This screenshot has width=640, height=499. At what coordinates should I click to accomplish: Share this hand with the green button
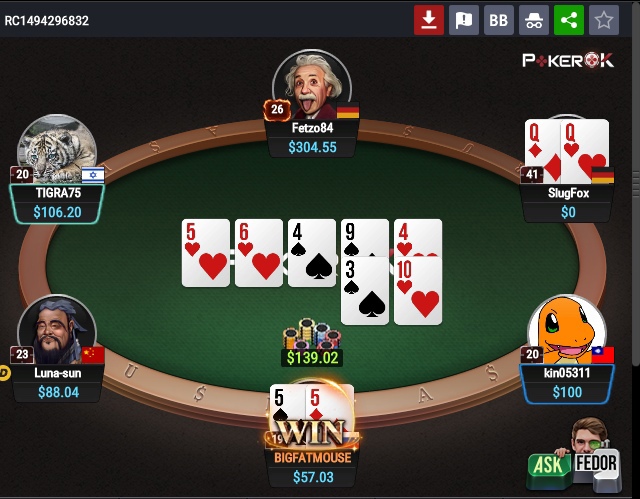568,20
